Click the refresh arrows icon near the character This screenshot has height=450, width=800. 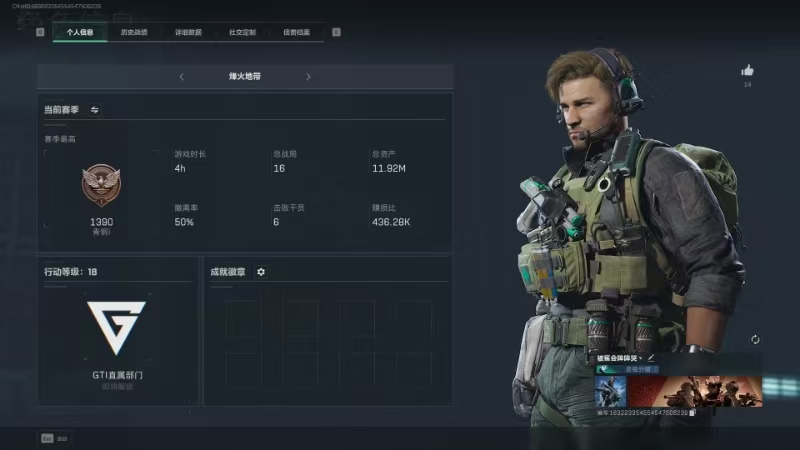click(755, 340)
